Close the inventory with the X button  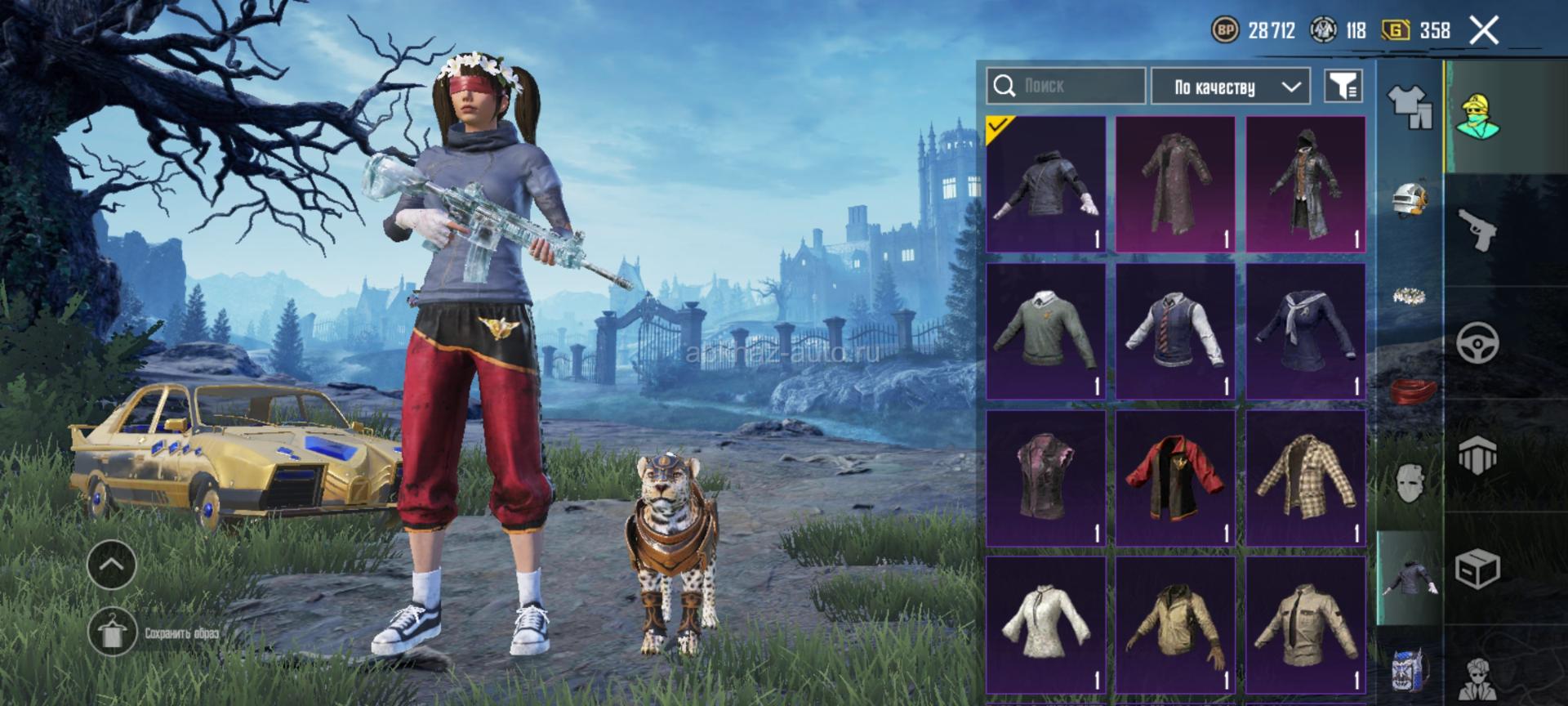pos(1484,31)
